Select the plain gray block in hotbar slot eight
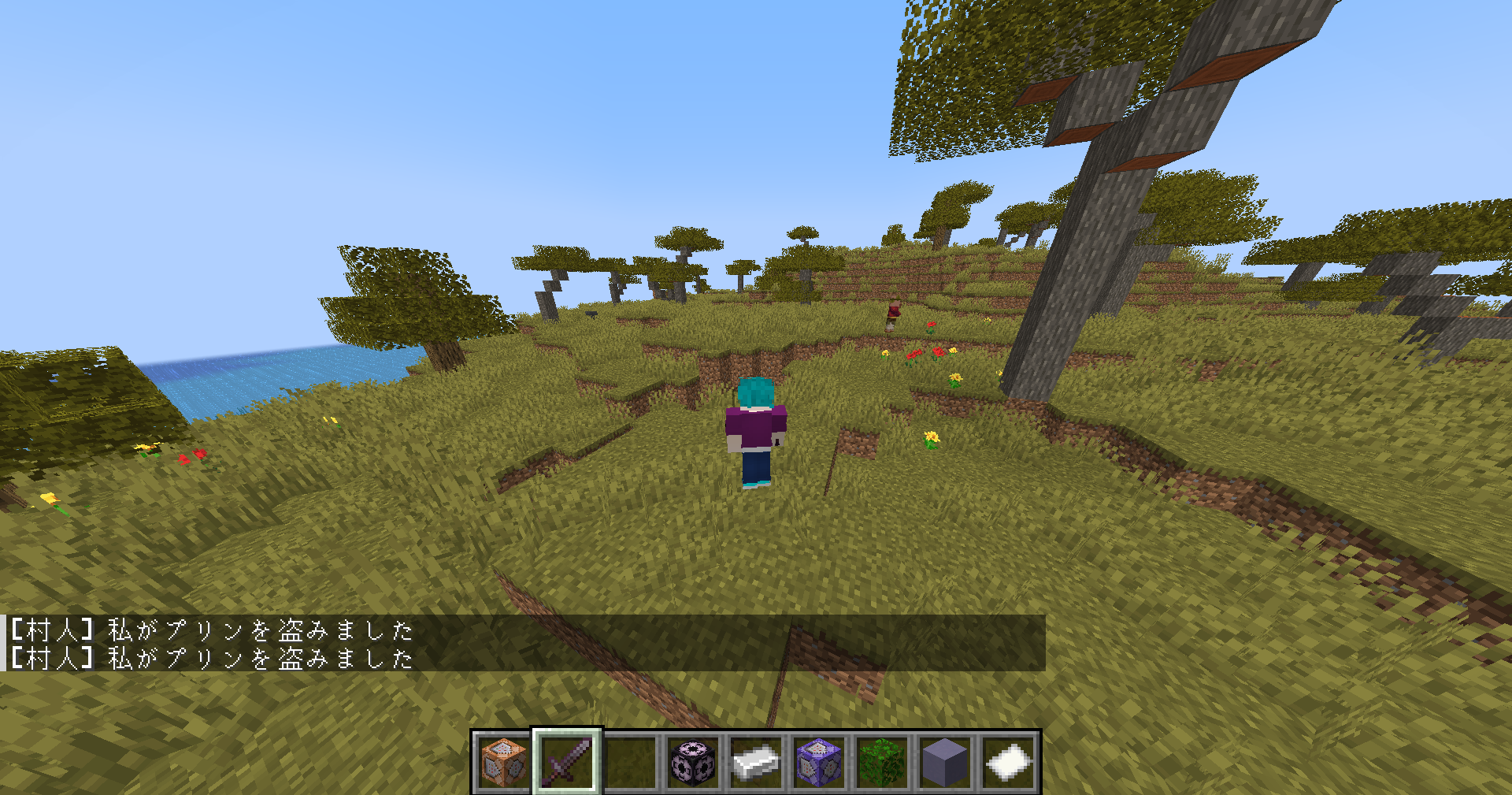1512x795 pixels. [x=943, y=761]
